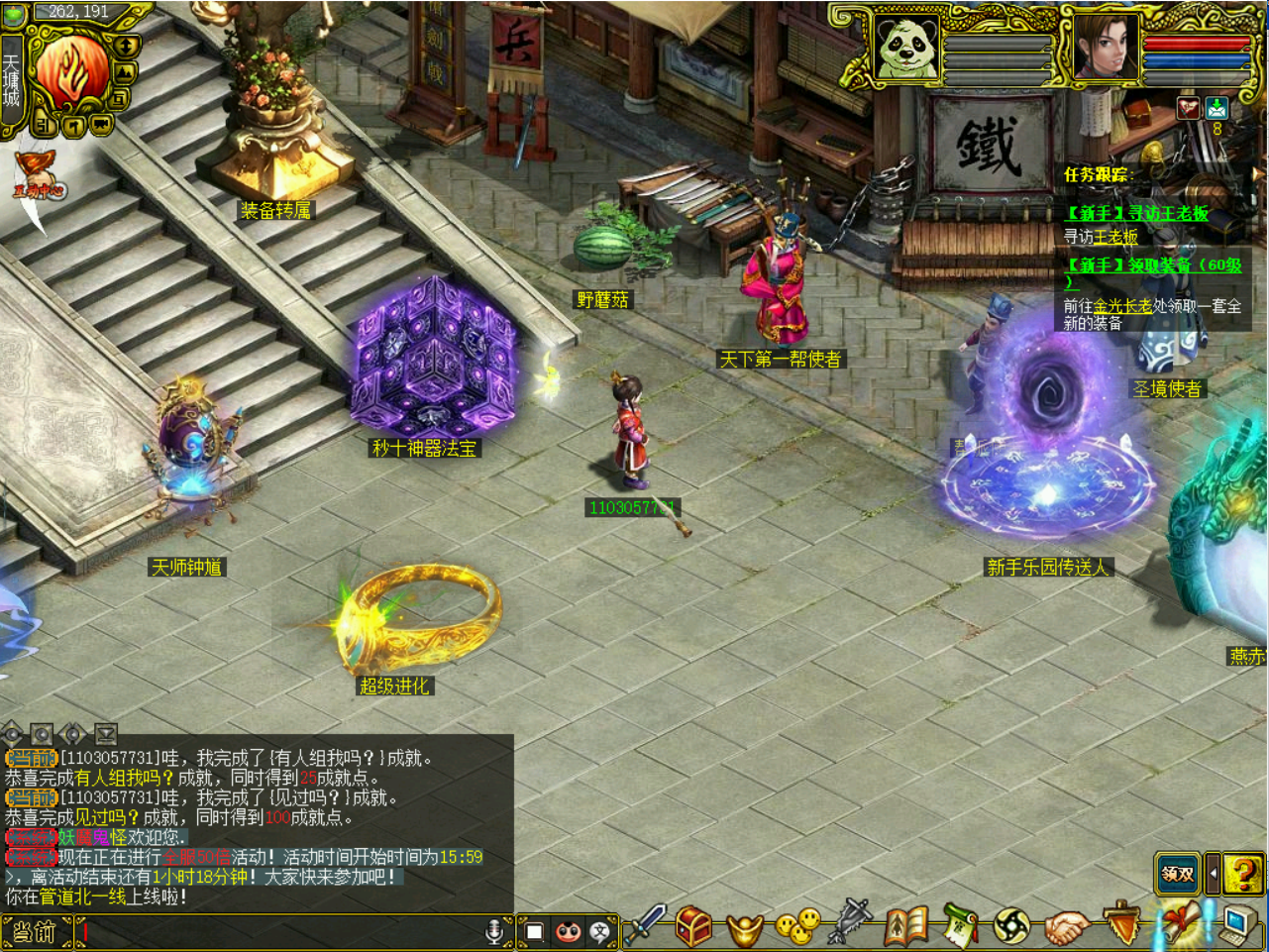The width and height of the screenshot is (1269, 952).
Task: Click the 领双 button
Action: 1177,874
